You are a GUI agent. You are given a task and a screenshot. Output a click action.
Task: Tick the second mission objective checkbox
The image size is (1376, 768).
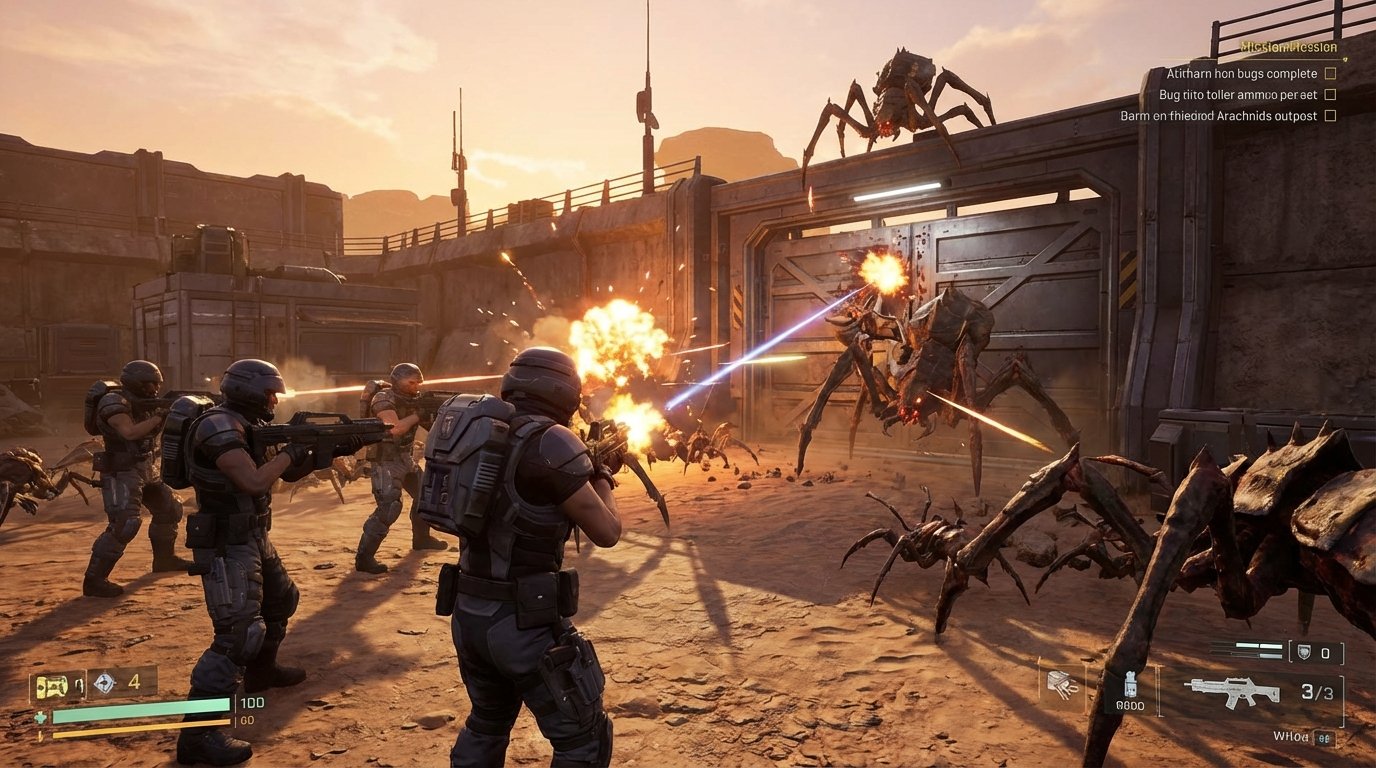tap(1330, 94)
